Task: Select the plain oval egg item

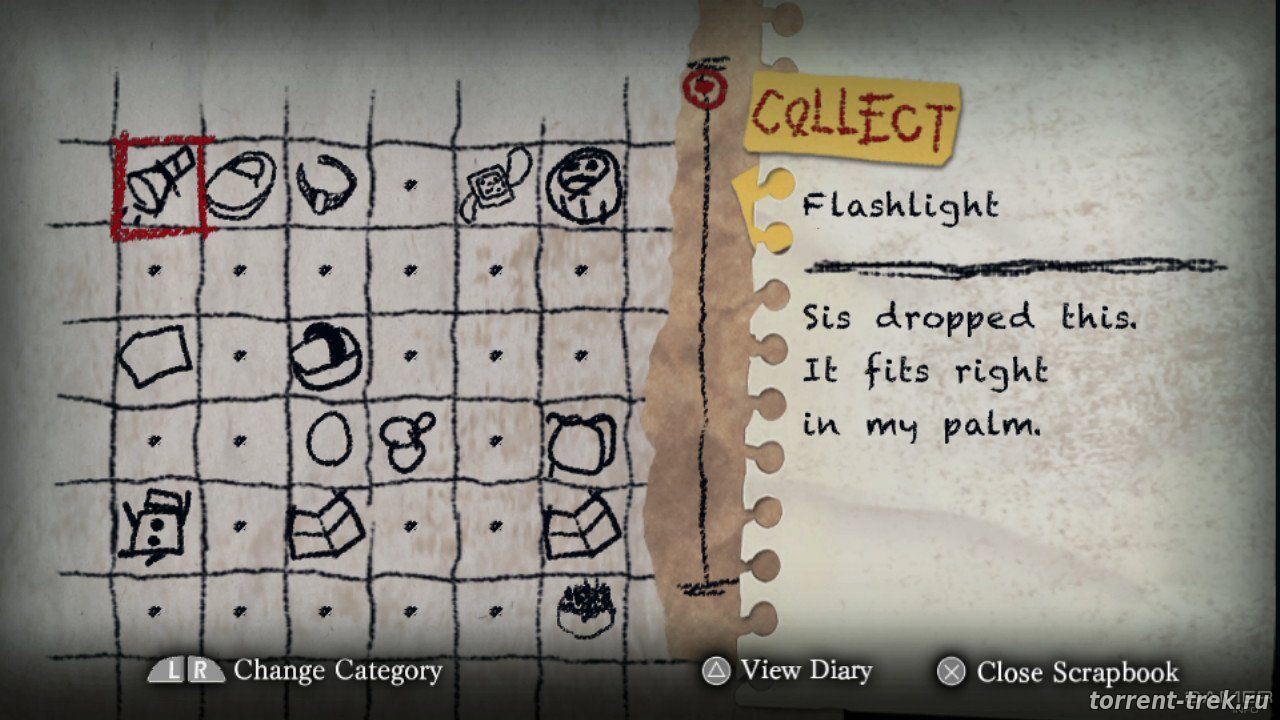Action: pos(325,439)
